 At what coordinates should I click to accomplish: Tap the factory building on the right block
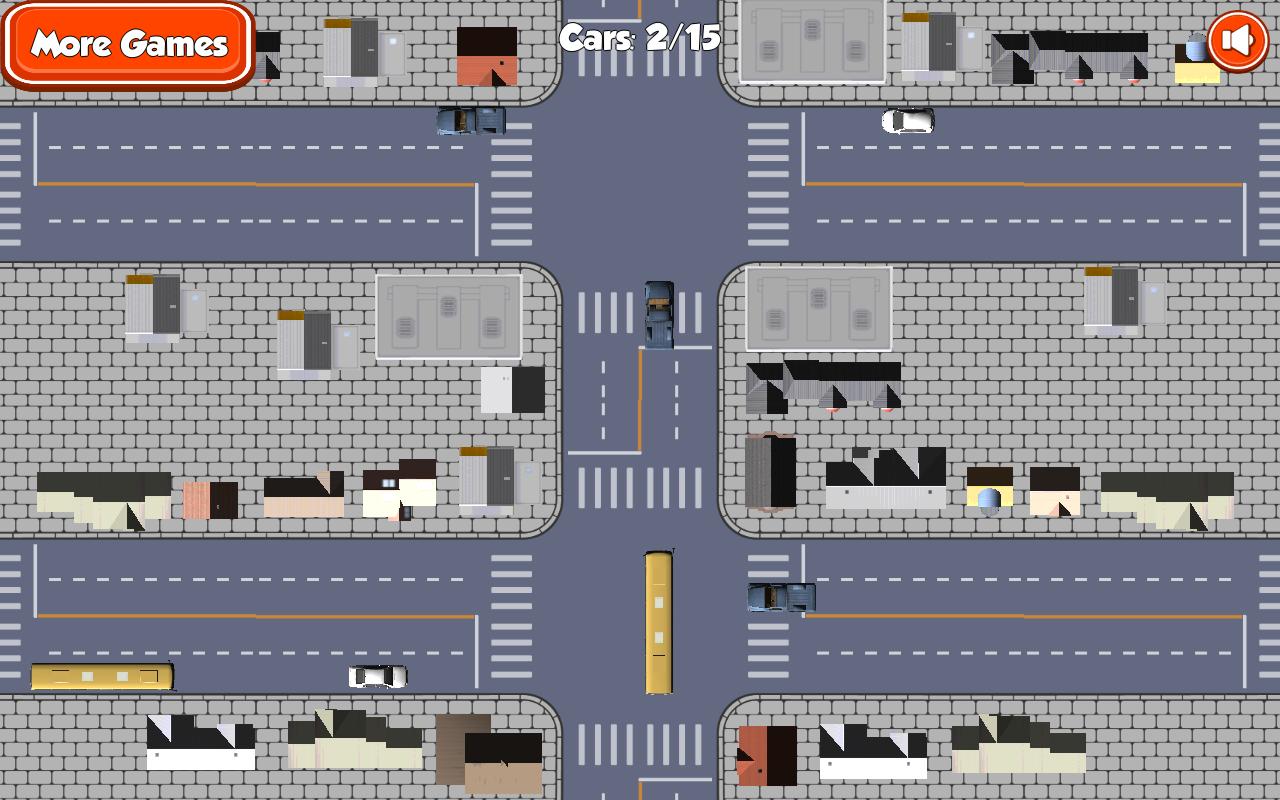(818, 310)
